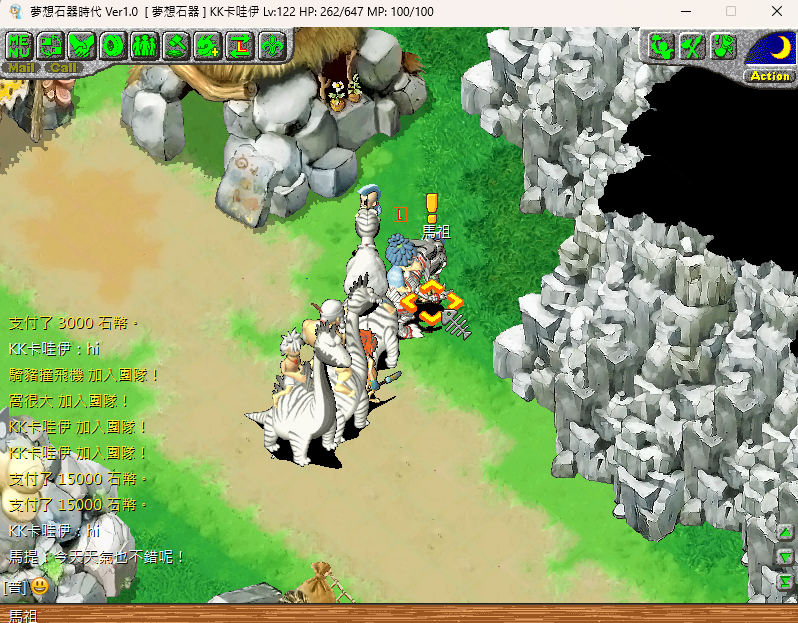Minimize the game window
This screenshot has height=623, width=798.
(684, 11)
